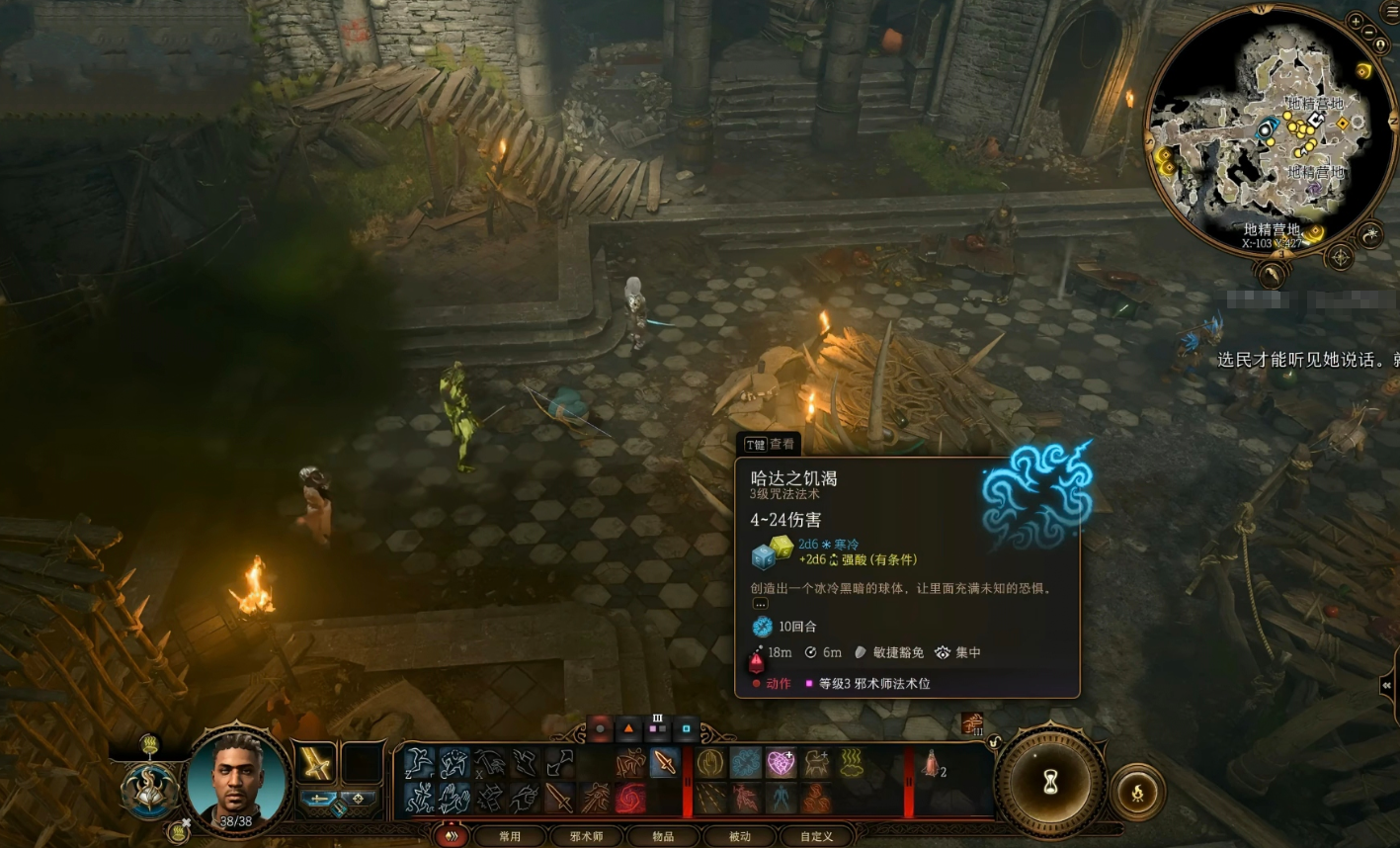Switch to the 自定义 hotbar tab
This screenshot has height=848, width=1400.
coord(816,836)
